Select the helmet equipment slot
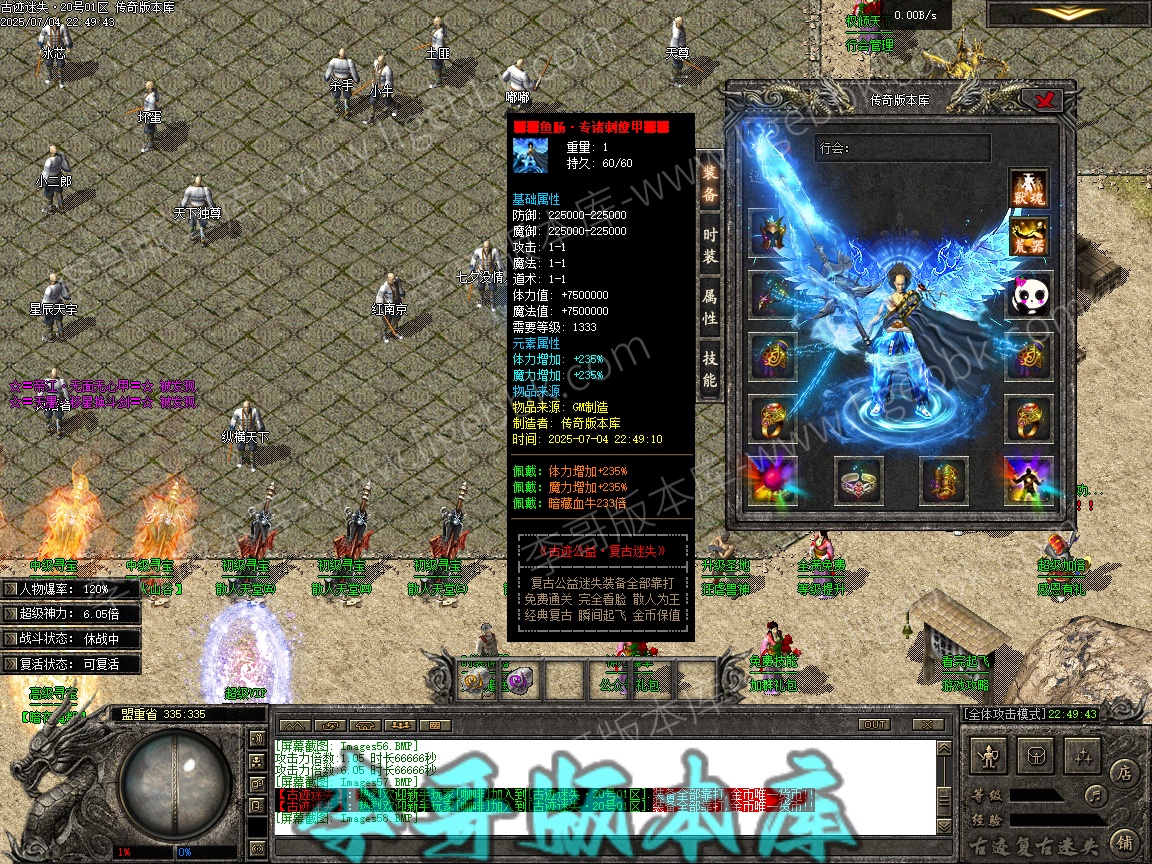Image resolution: width=1152 pixels, height=864 pixels. (x=773, y=233)
